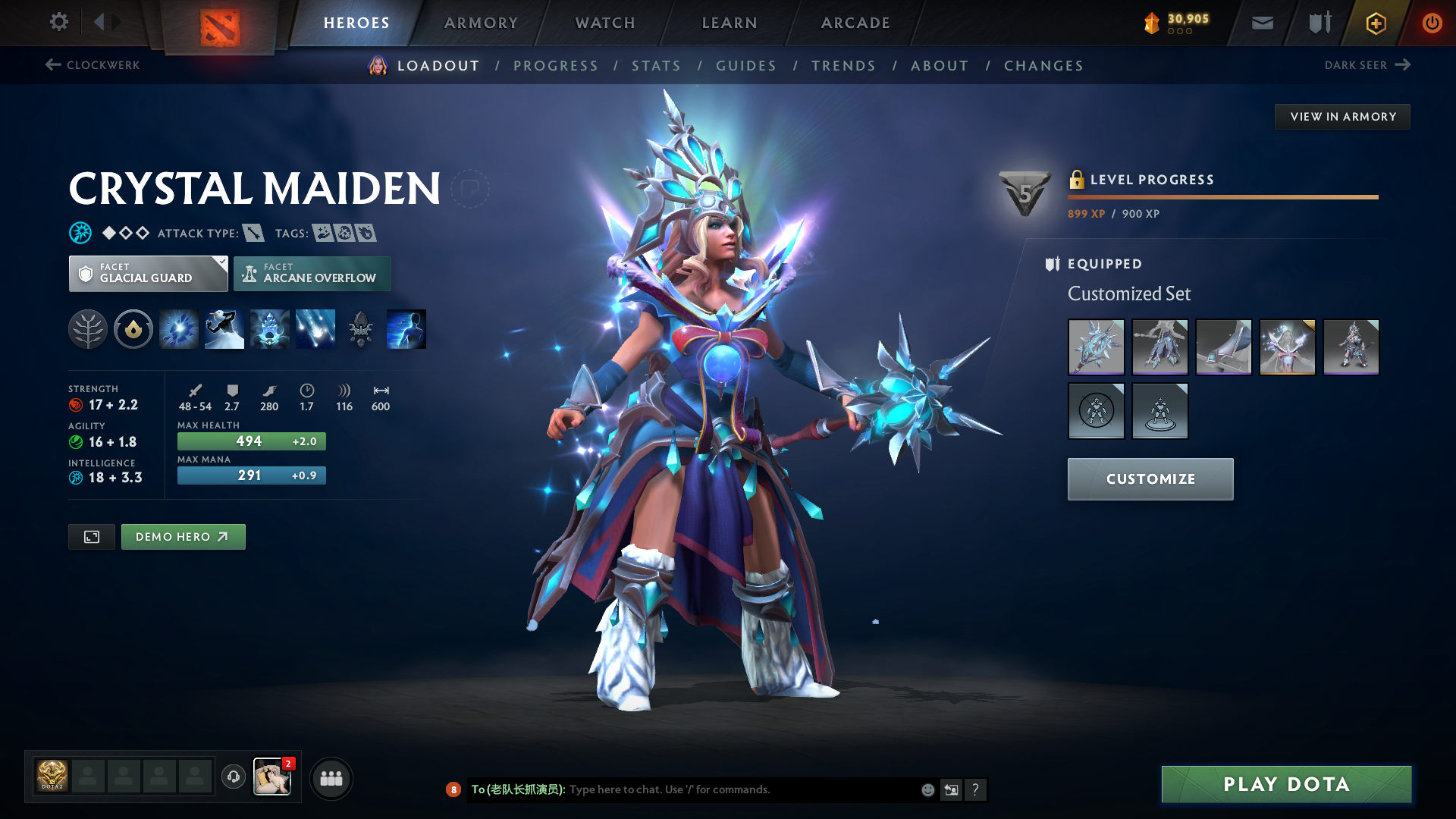Show the hero Stats page
The image size is (1456, 819).
[656, 66]
